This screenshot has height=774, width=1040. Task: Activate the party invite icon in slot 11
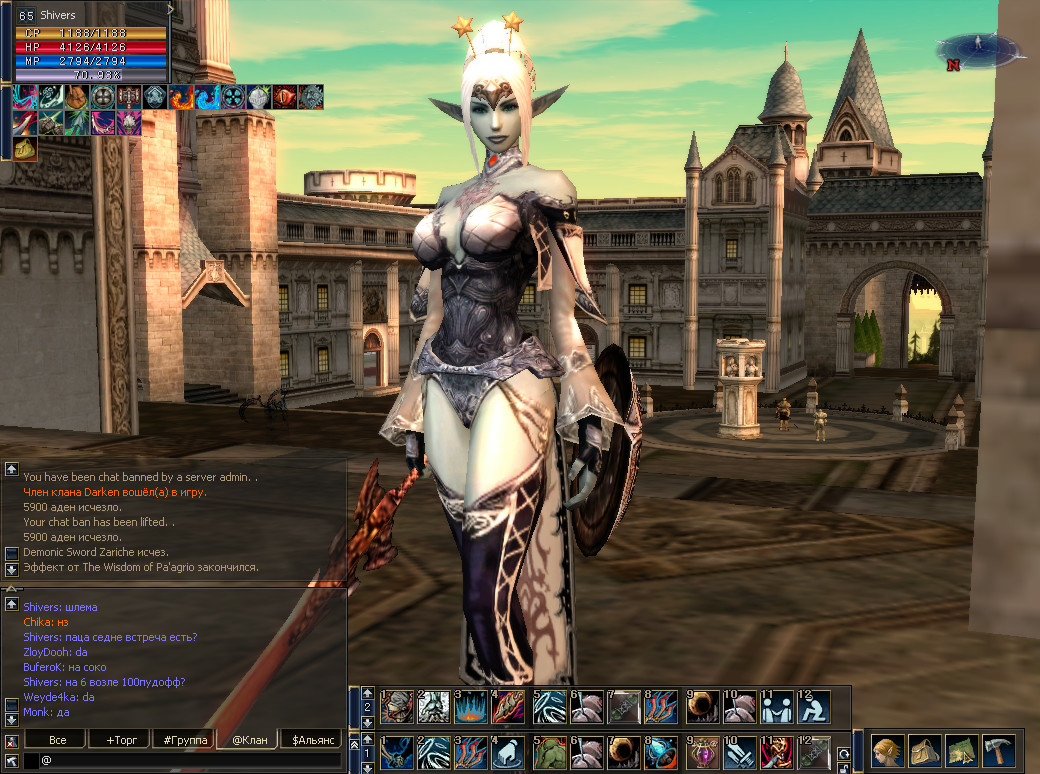pyautogui.click(x=776, y=707)
